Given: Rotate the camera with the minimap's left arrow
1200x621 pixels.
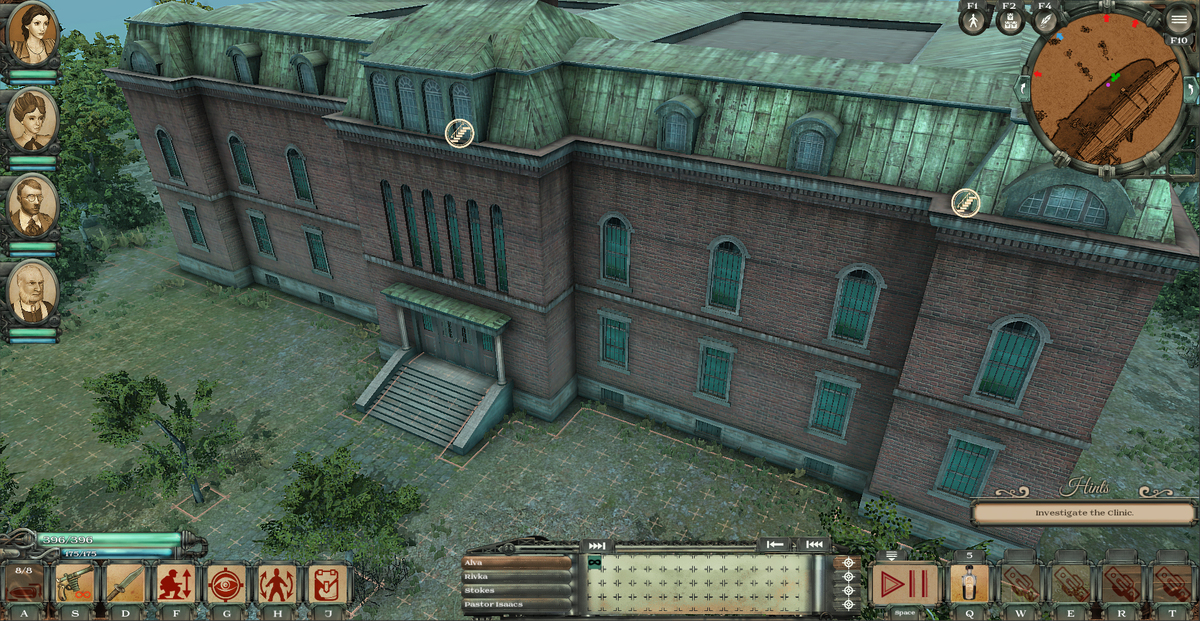Looking at the screenshot, I should click(1022, 88).
